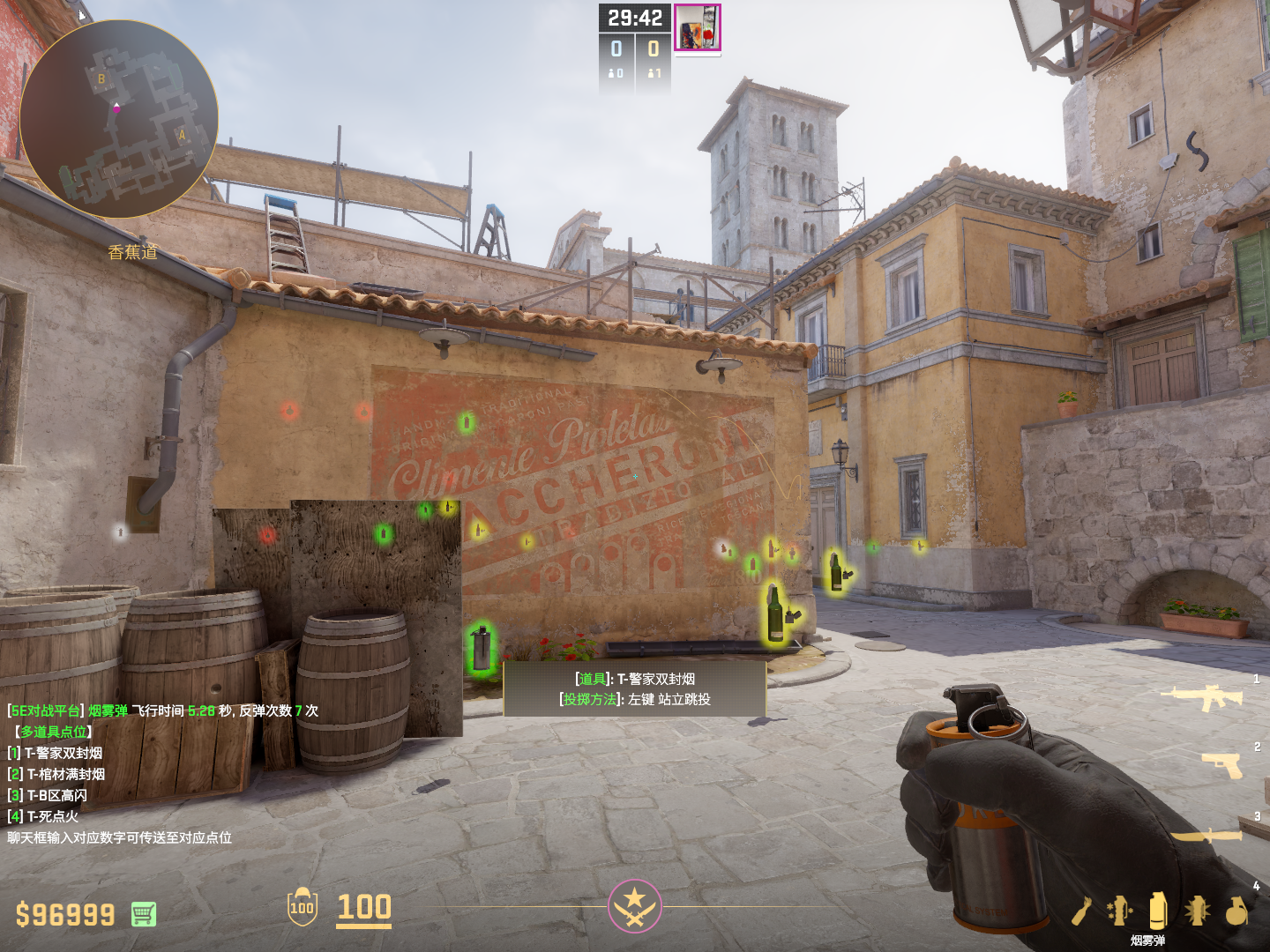Choose lineup entry 2 T-棺材满封烟
The image size is (1270, 952).
coord(56,774)
